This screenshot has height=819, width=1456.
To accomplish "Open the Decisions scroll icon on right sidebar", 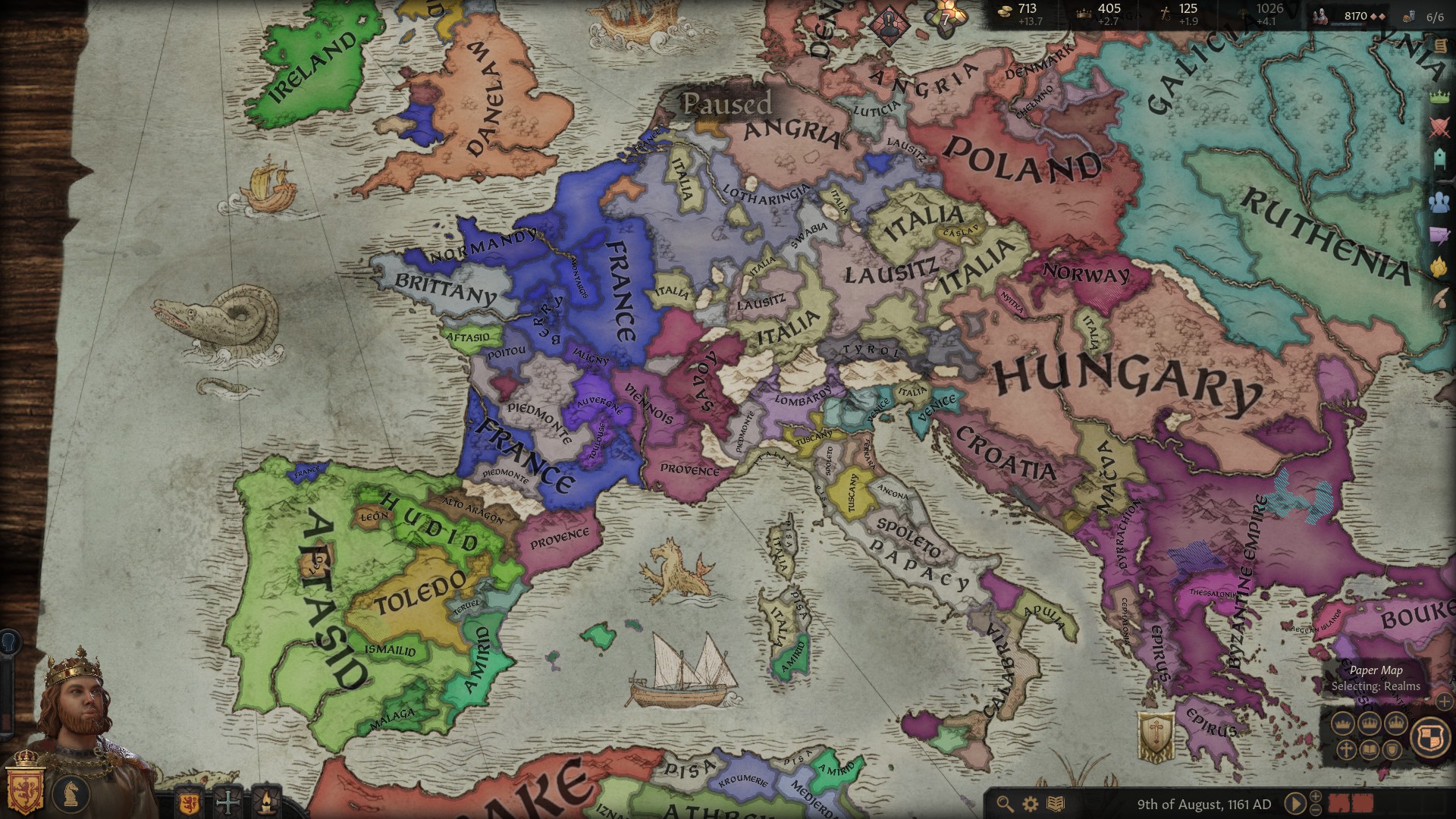I will click(x=1441, y=45).
